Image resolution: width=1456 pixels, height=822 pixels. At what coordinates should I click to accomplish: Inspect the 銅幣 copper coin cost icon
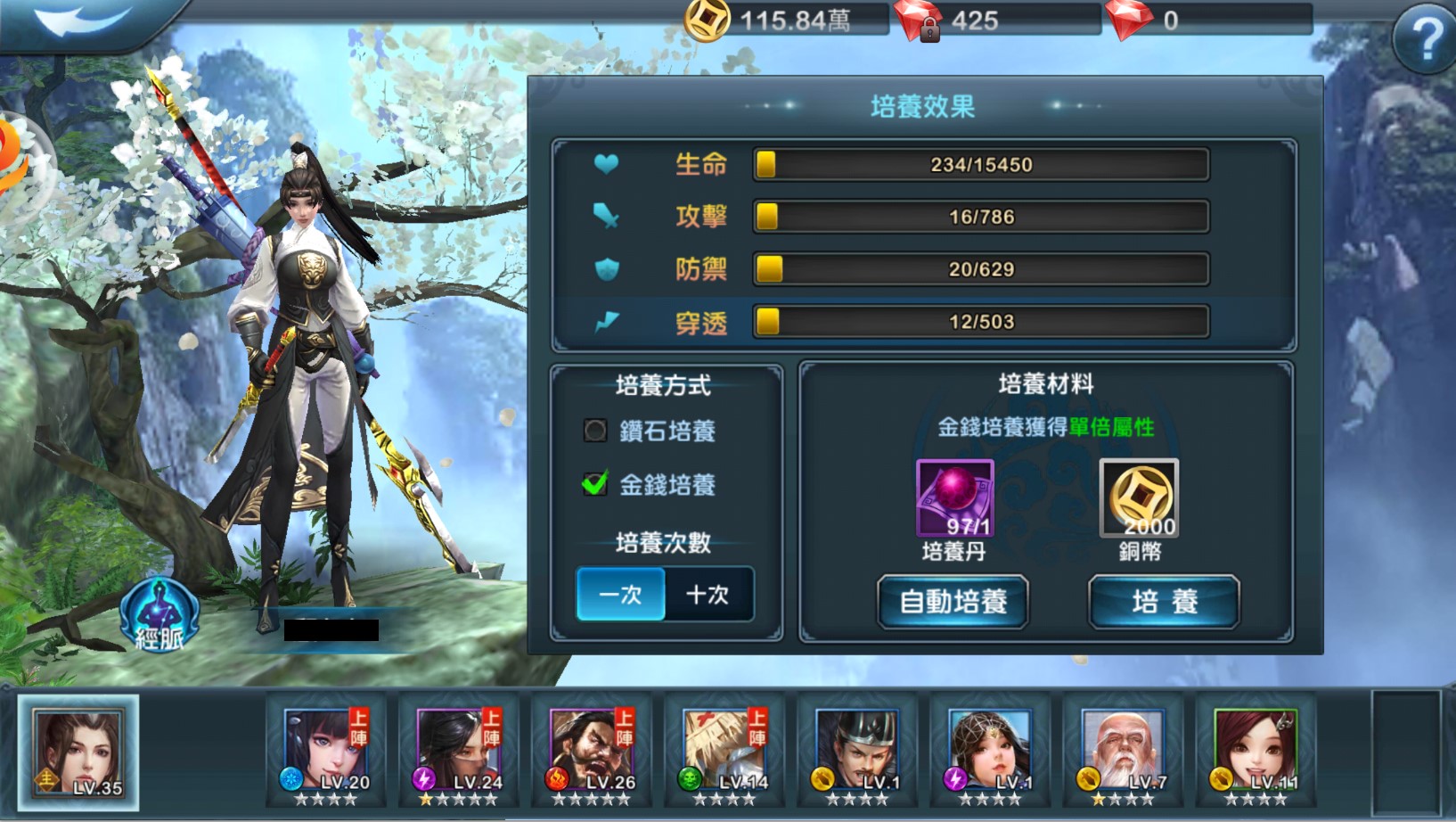click(1139, 498)
